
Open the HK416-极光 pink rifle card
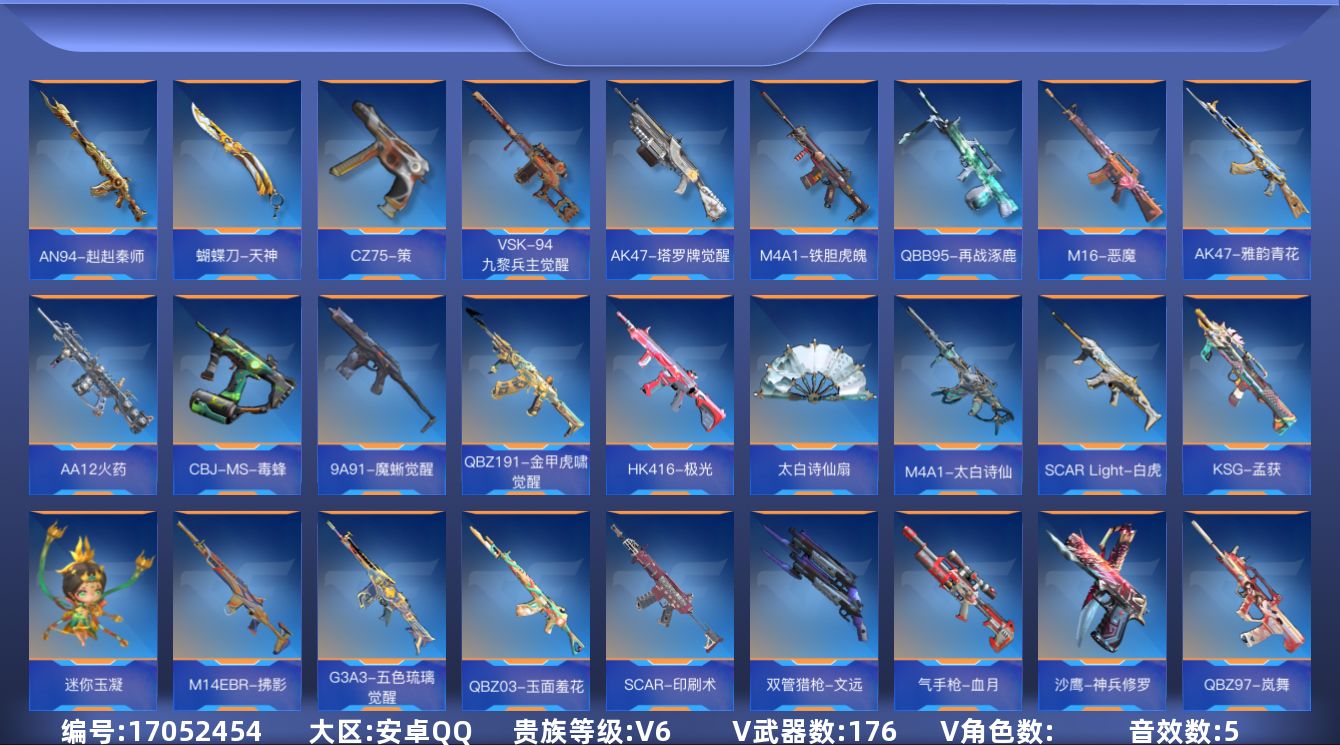click(x=670, y=390)
